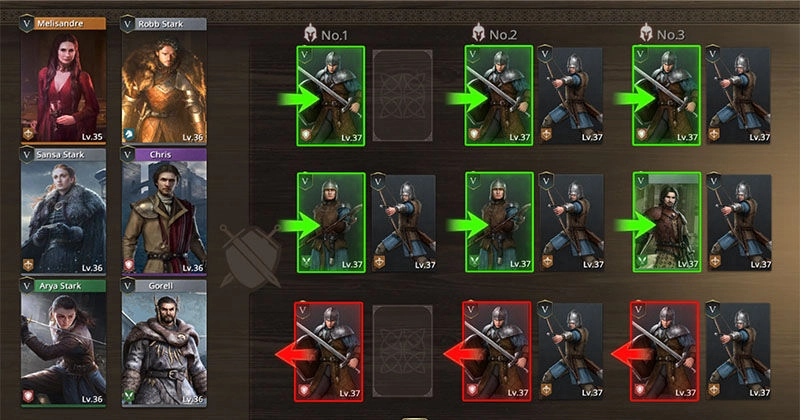Screen dimensions: 800x420
Task: Click the long-haired commander card in squad No.3
Action: [666, 222]
